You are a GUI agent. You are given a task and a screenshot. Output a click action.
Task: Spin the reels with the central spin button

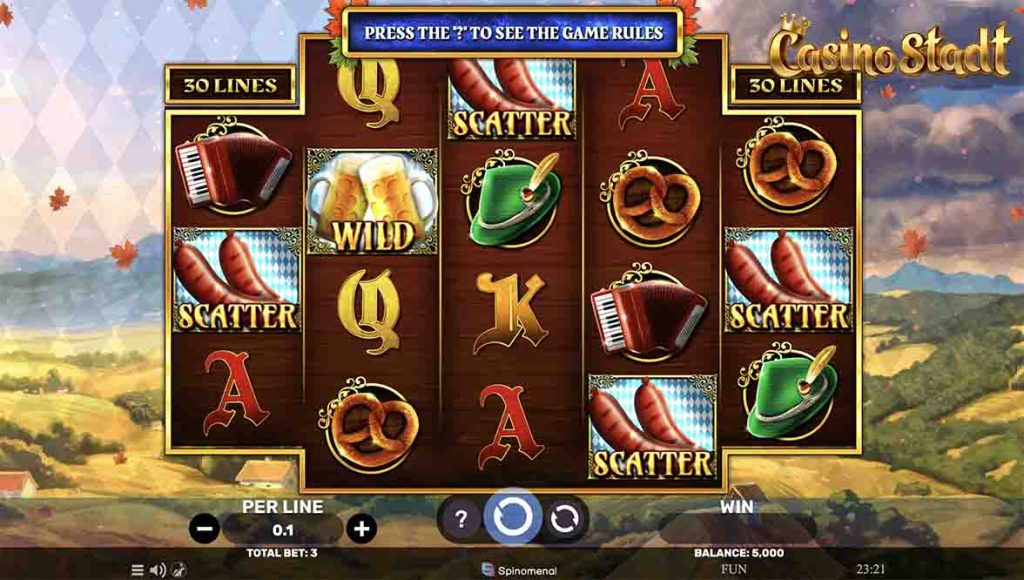513,518
